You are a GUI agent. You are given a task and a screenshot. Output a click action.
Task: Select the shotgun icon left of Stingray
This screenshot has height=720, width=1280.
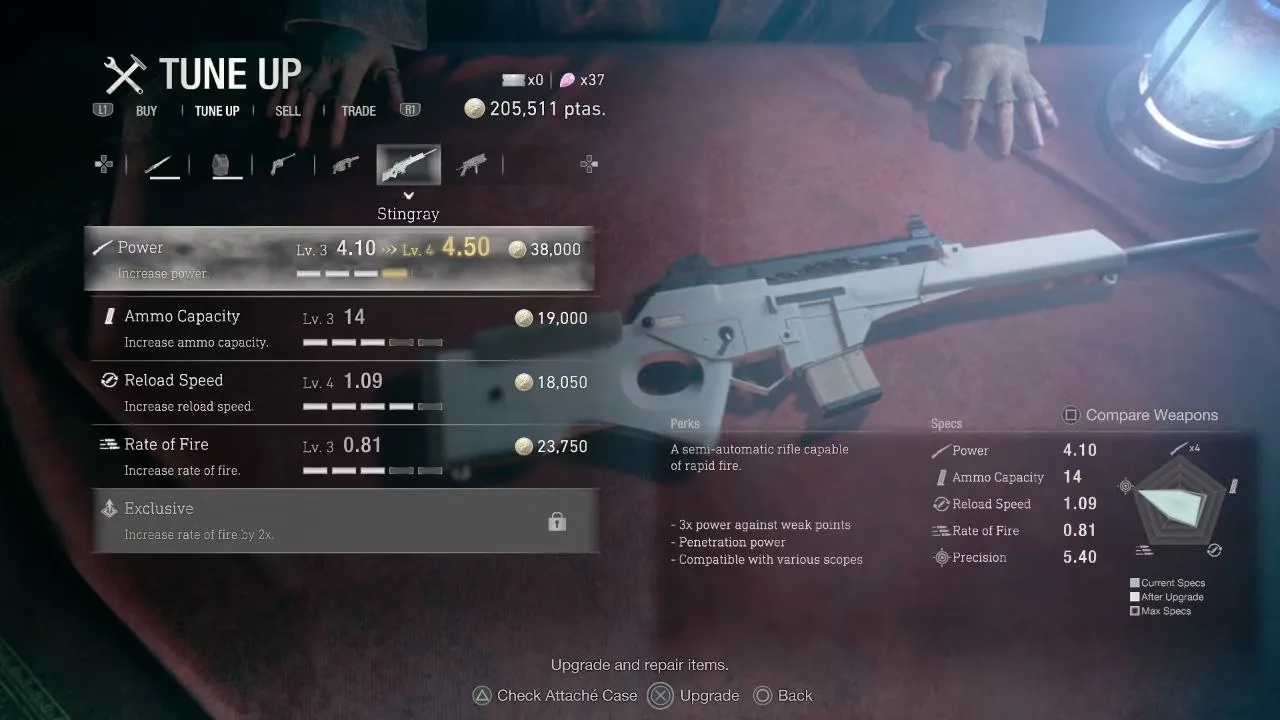click(x=345, y=165)
